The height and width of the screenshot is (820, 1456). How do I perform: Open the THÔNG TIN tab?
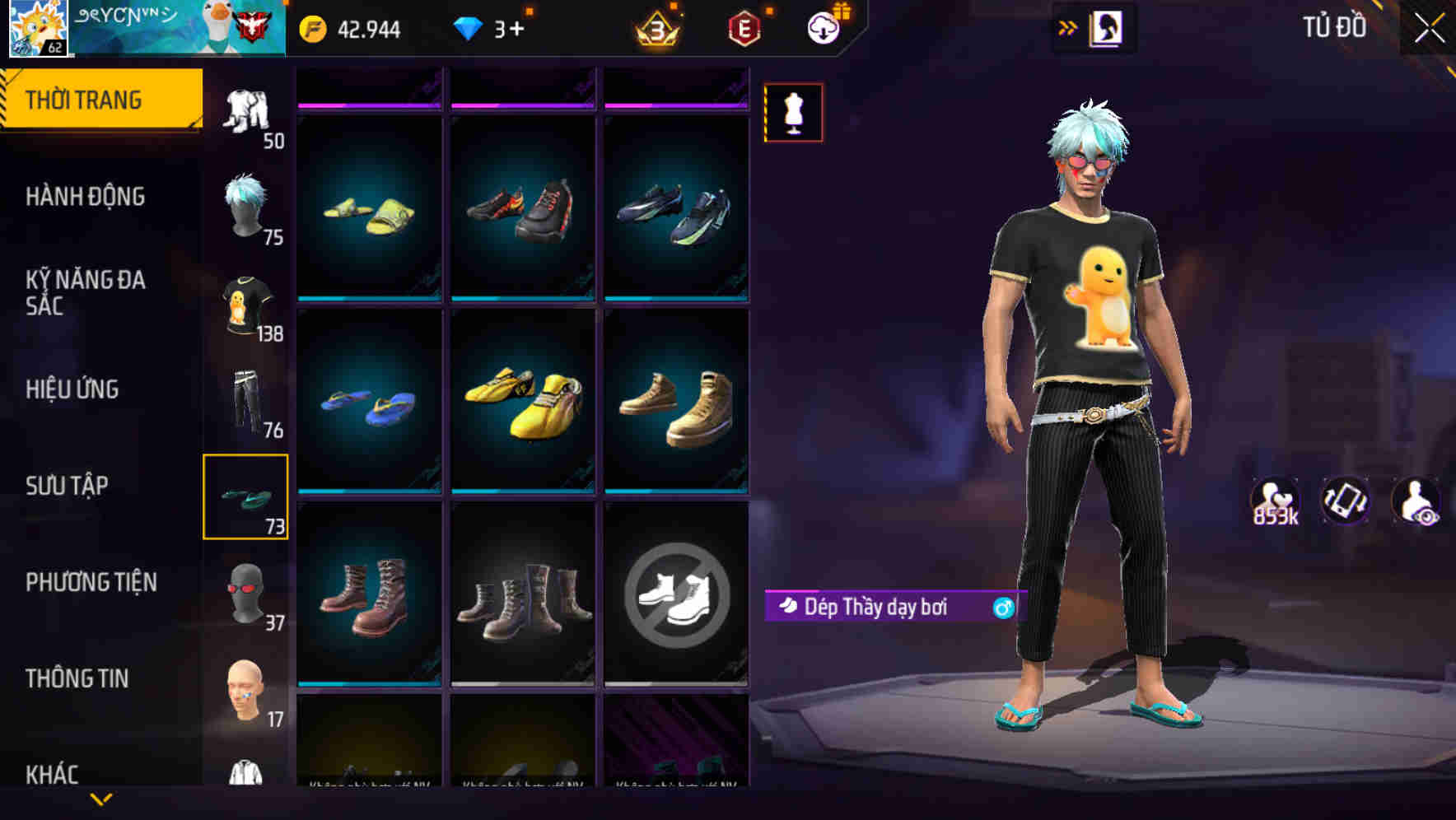tap(79, 678)
